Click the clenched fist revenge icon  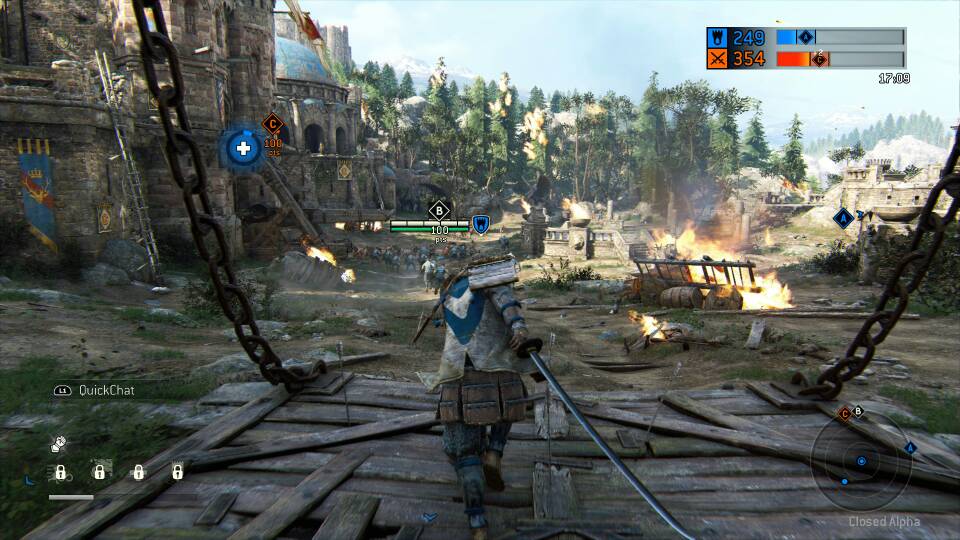point(59,441)
